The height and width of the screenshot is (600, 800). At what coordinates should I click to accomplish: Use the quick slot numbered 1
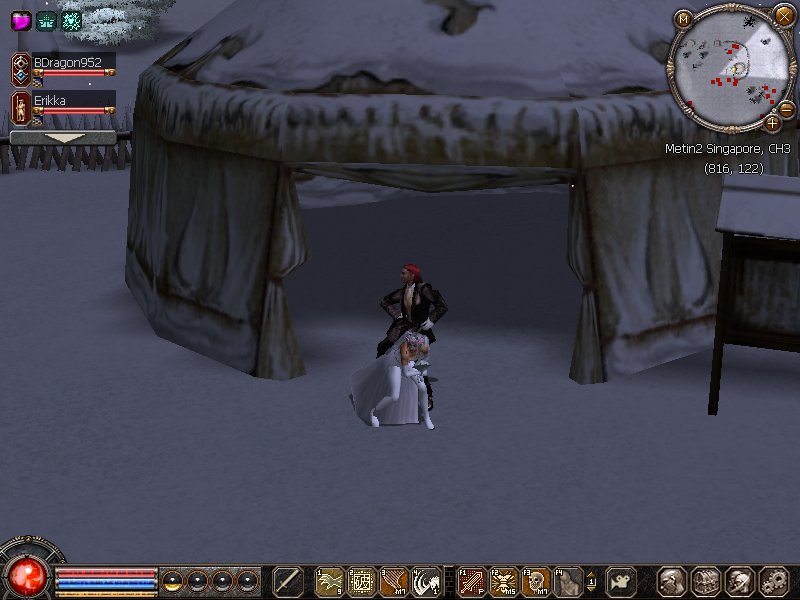330,581
